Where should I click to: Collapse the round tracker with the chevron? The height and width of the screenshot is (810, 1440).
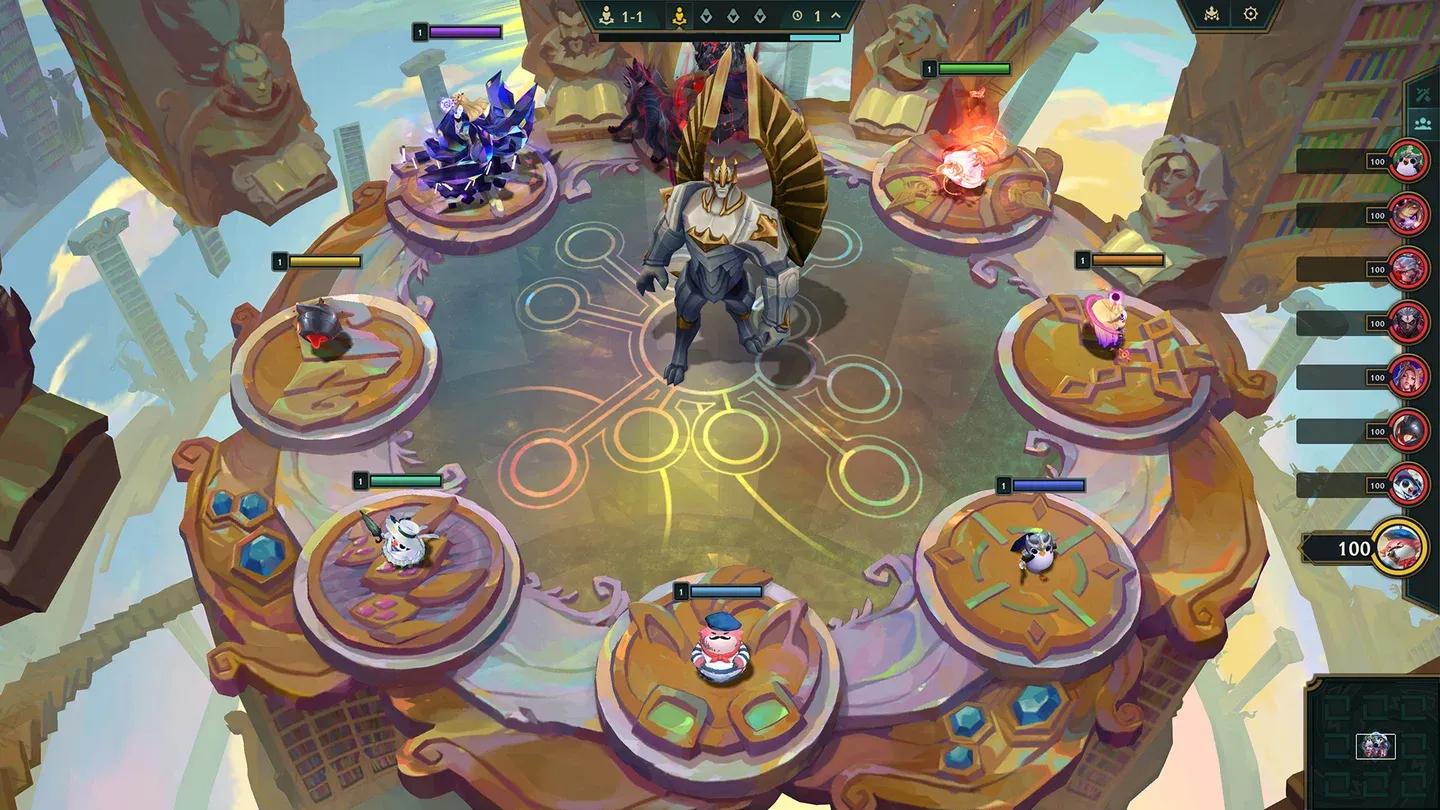pos(837,15)
